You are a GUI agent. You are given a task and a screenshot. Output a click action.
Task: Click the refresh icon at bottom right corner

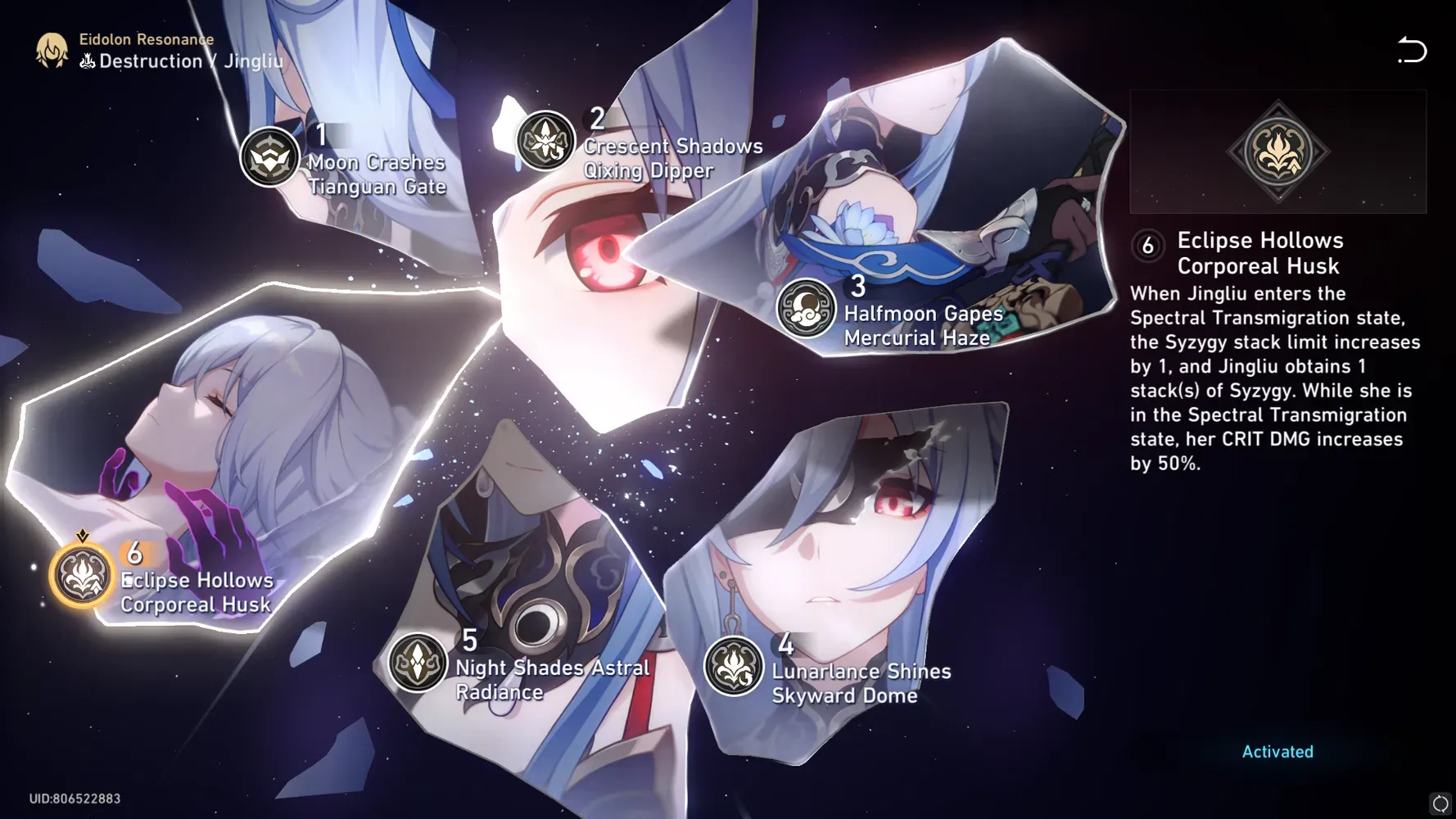[x=1440, y=803]
